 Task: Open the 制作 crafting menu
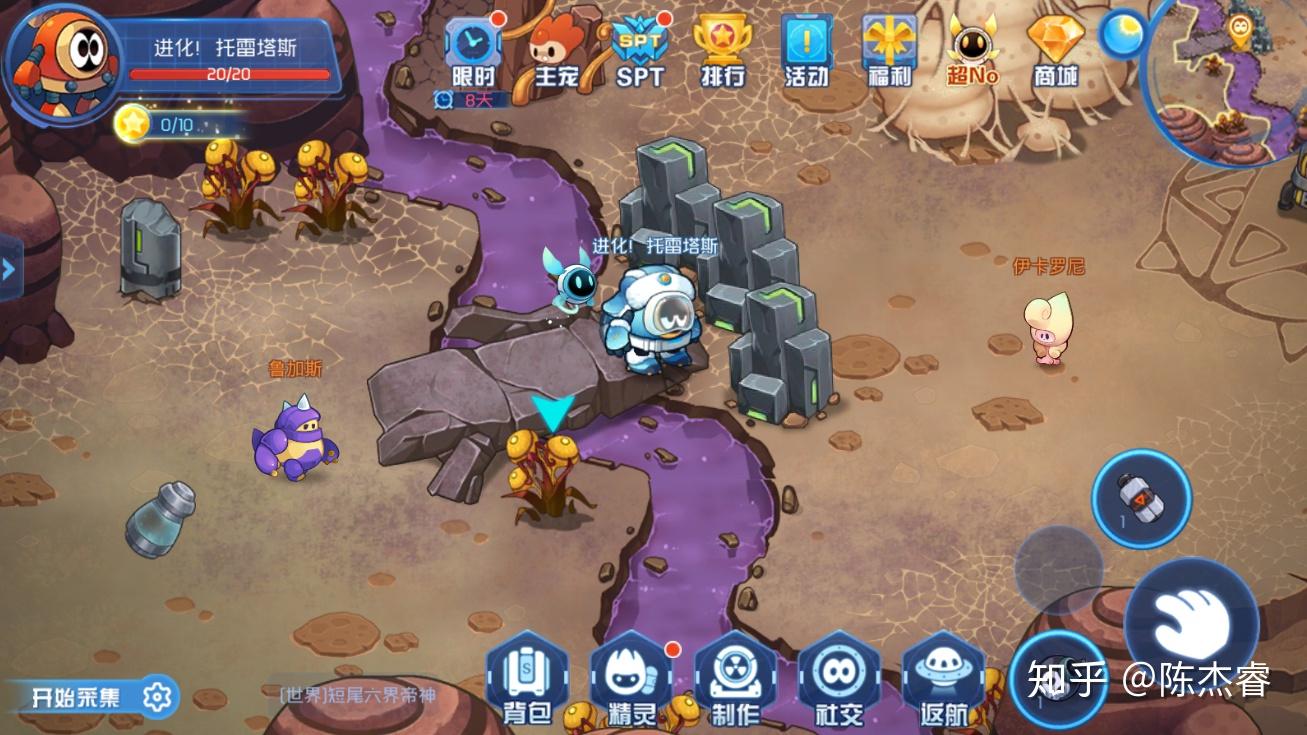(x=735, y=677)
